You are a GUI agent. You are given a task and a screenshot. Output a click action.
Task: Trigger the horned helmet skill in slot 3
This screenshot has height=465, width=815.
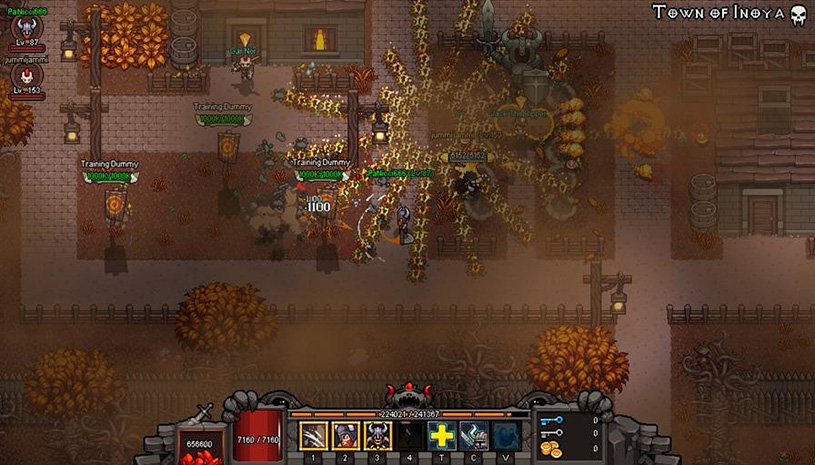point(378,436)
